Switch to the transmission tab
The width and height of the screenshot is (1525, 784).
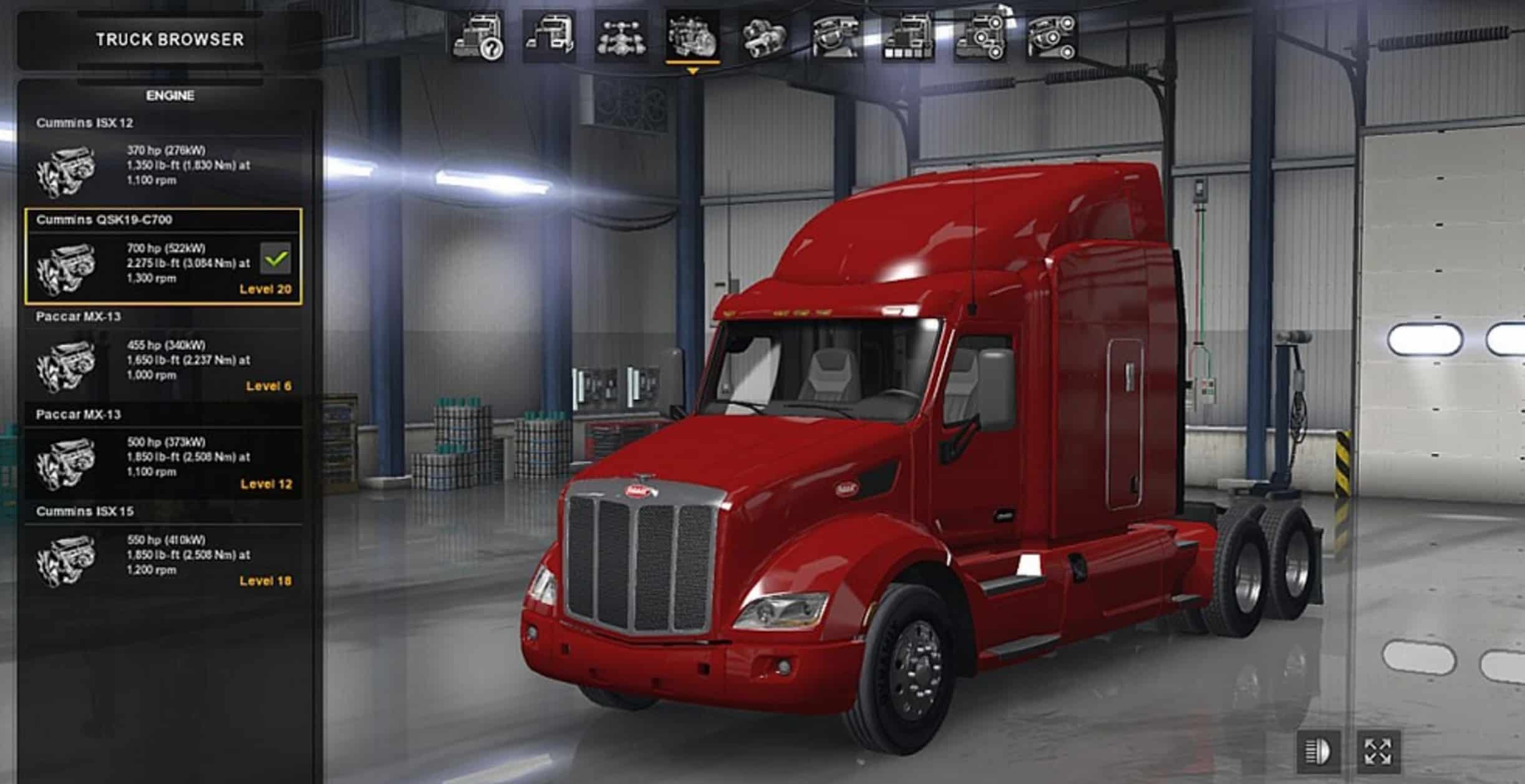[x=765, y=37]
